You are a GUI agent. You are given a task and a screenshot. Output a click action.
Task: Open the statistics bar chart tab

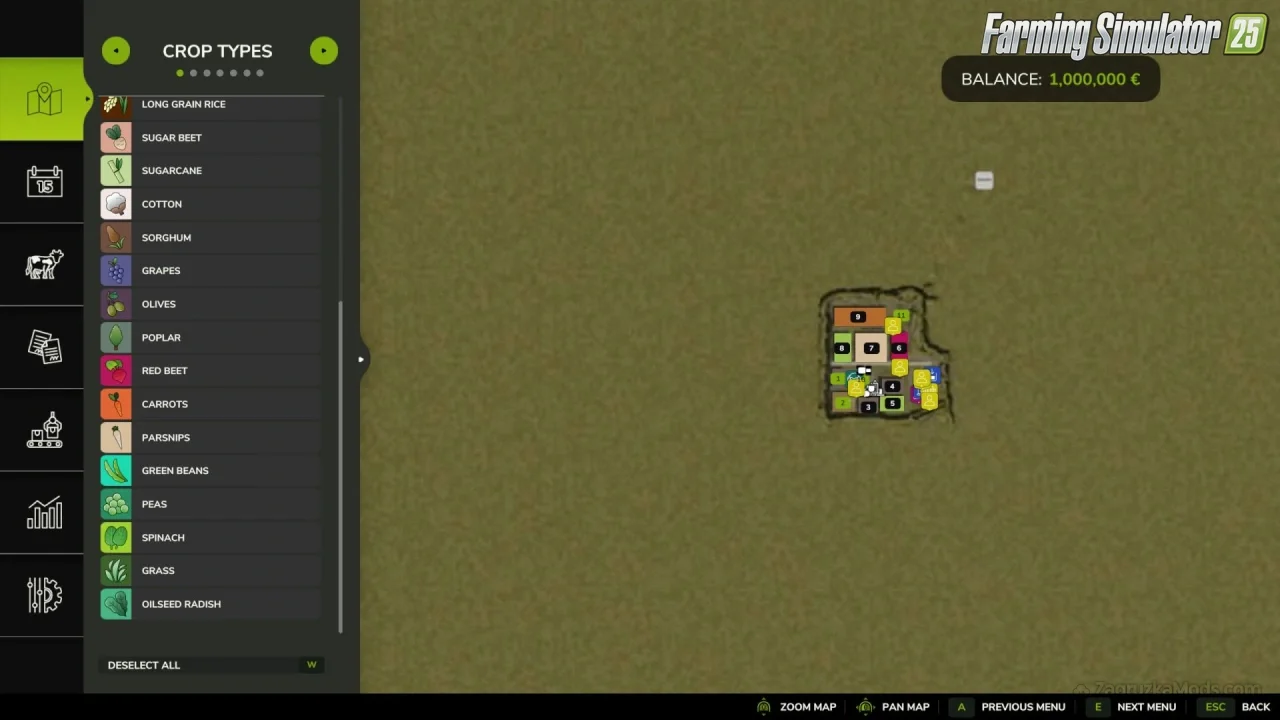44,513
